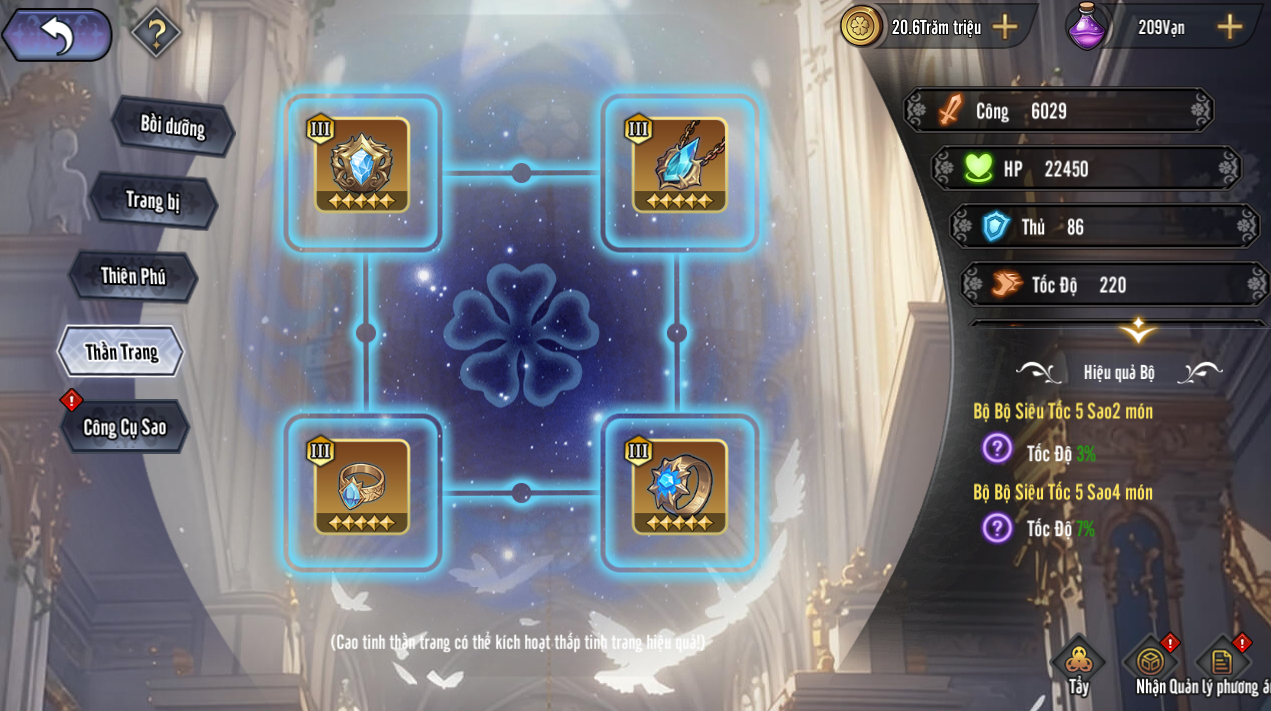Expand the stats list arrow
Image resolution: width=1271 pixels, height=711 pixels.
(x=1137, y=330)
